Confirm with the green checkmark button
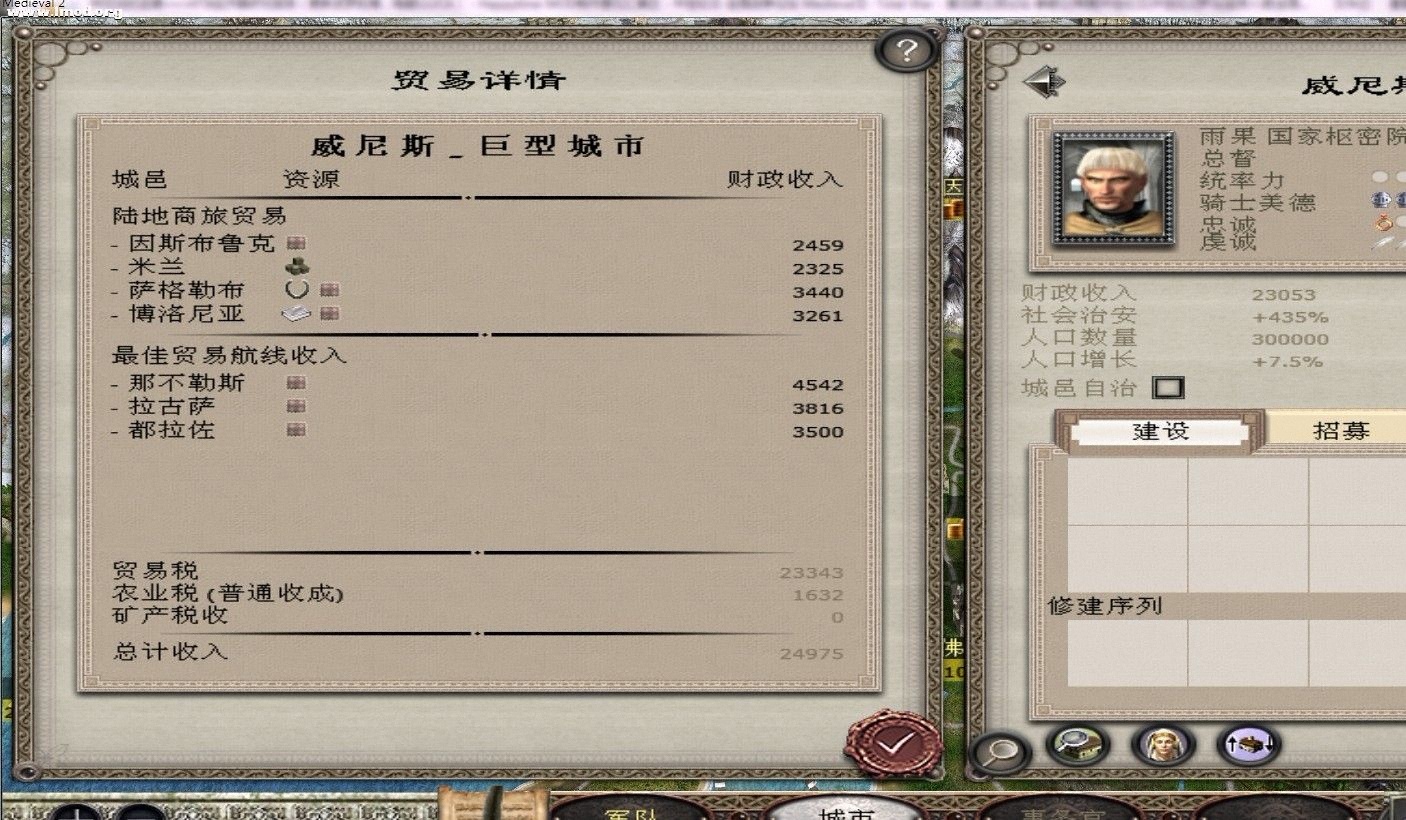This screenshot has width=1406, height=820. click(x=897, y=744)
